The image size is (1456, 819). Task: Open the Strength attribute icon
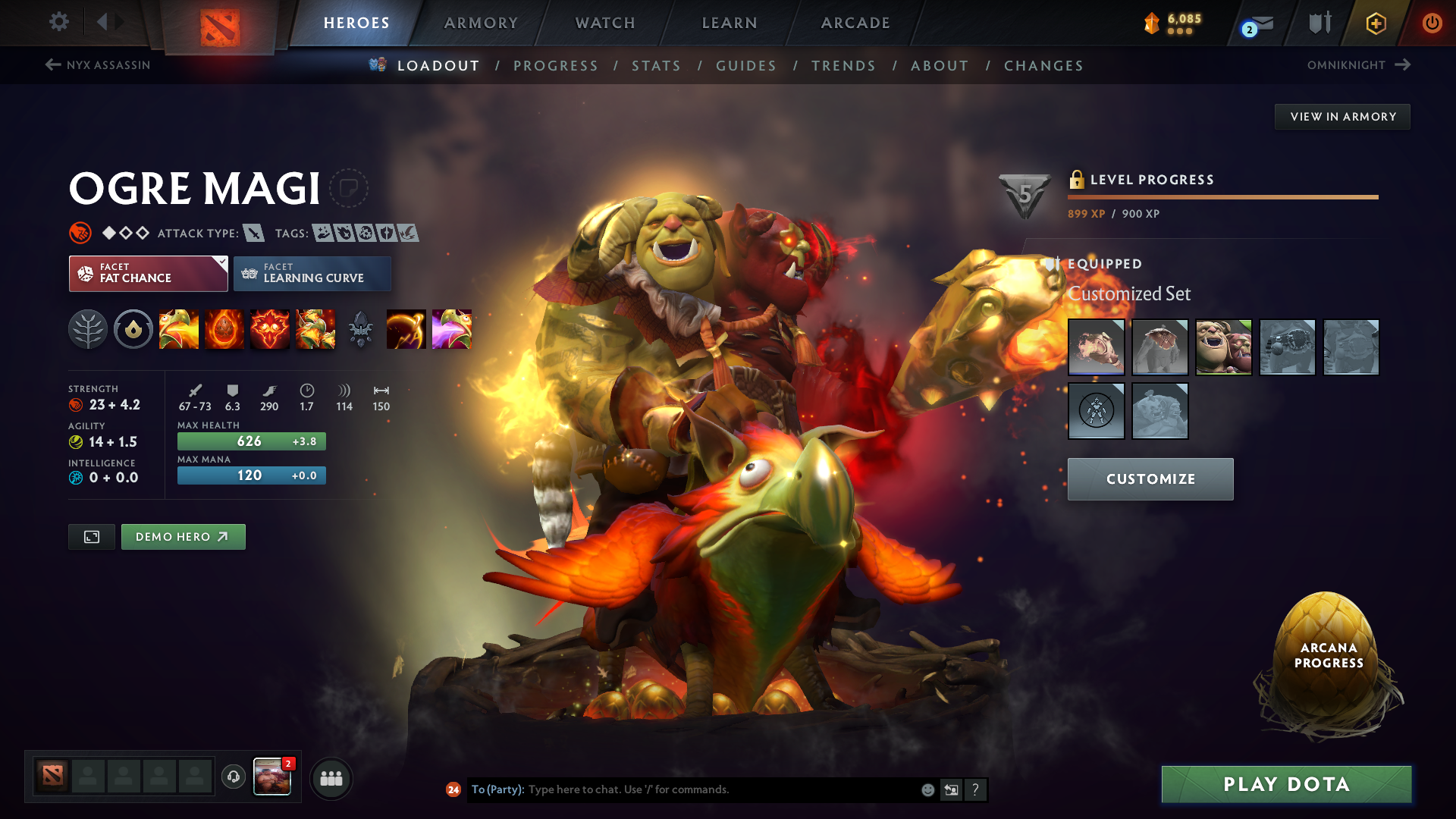click(x=76, y=405)
